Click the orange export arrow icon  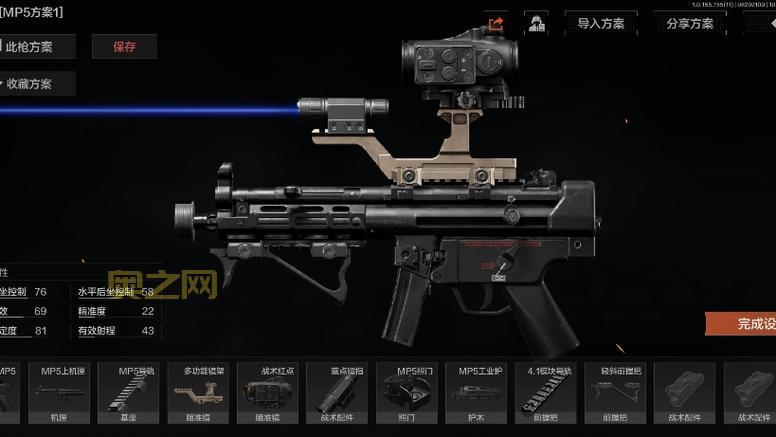tap(497, 23)
